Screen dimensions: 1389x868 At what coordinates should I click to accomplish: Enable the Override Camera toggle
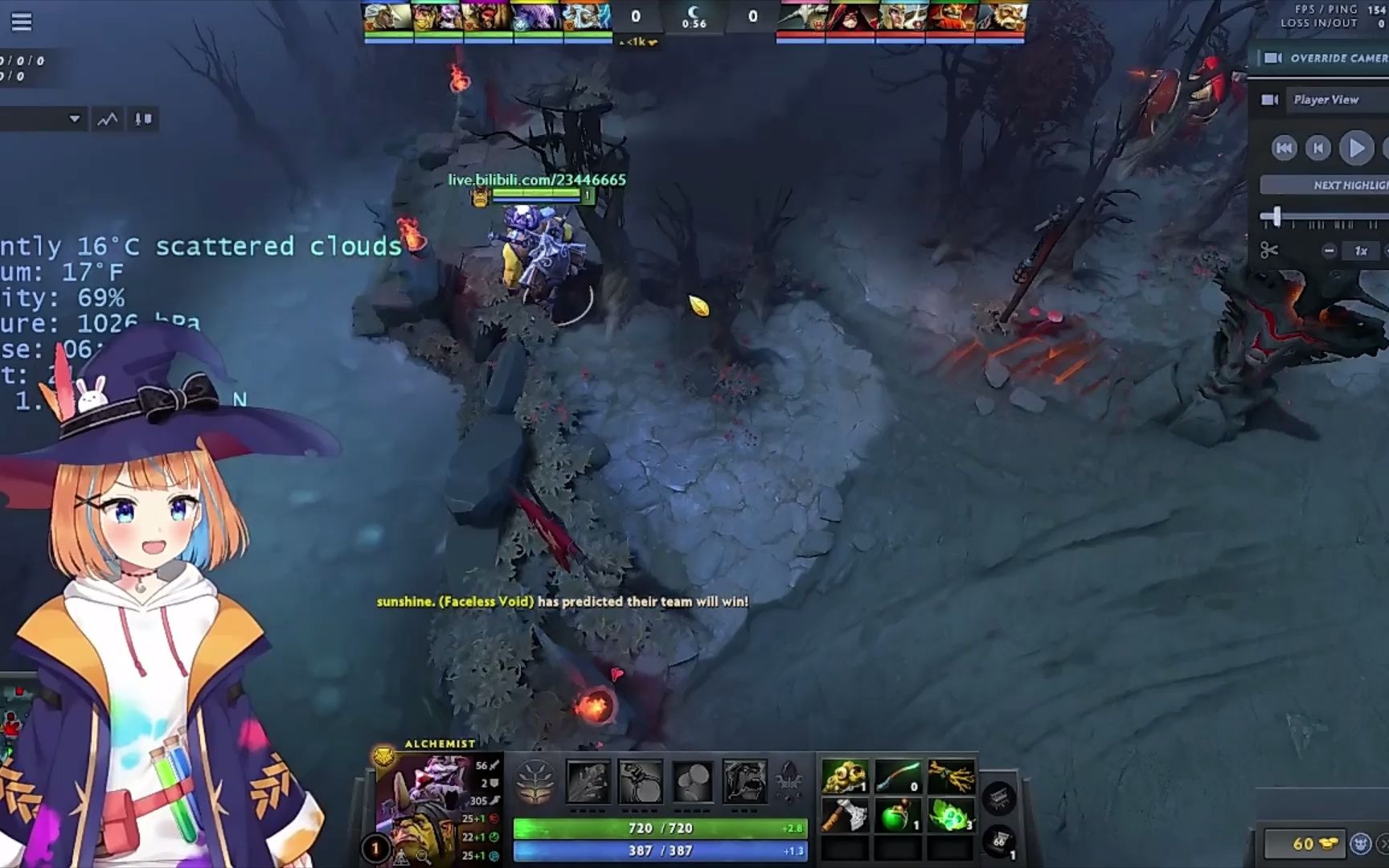(x=1275, y=58)
